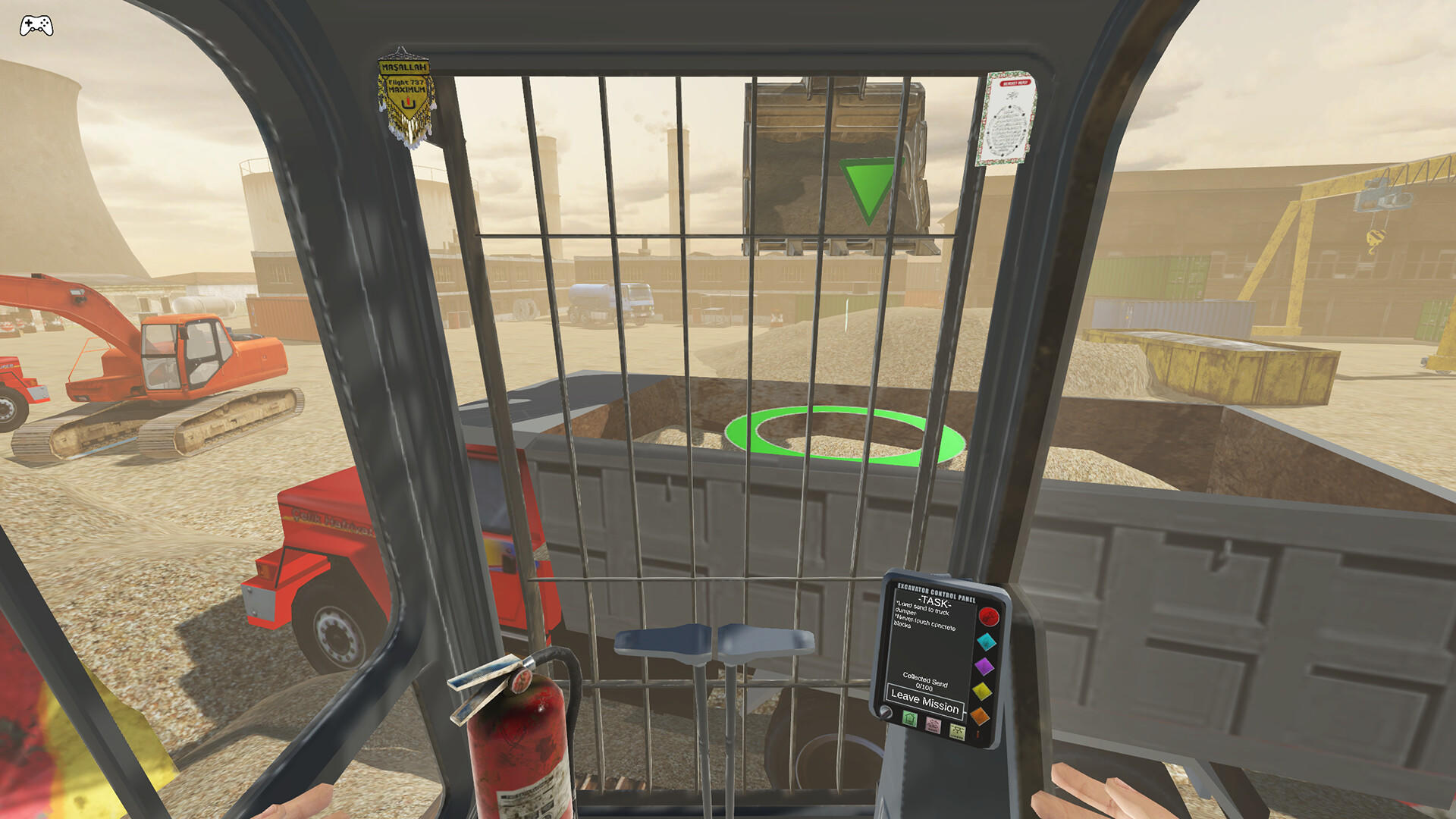Click the yellow lights icon on the control panel
This screenshot has height=819, width=1456.
tap(957, 732)
